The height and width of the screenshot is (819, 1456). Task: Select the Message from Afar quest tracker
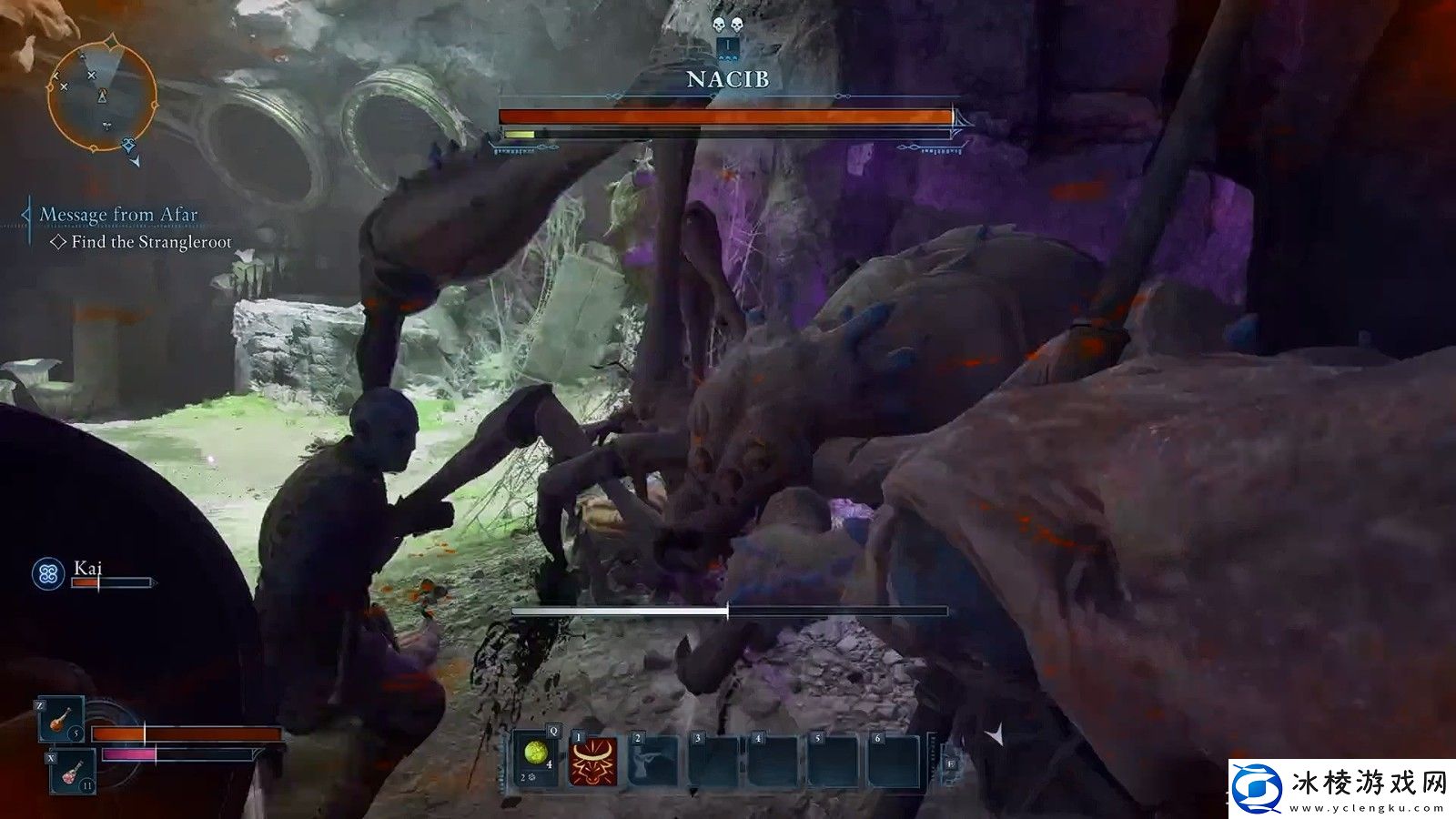[x=118, y=215]
